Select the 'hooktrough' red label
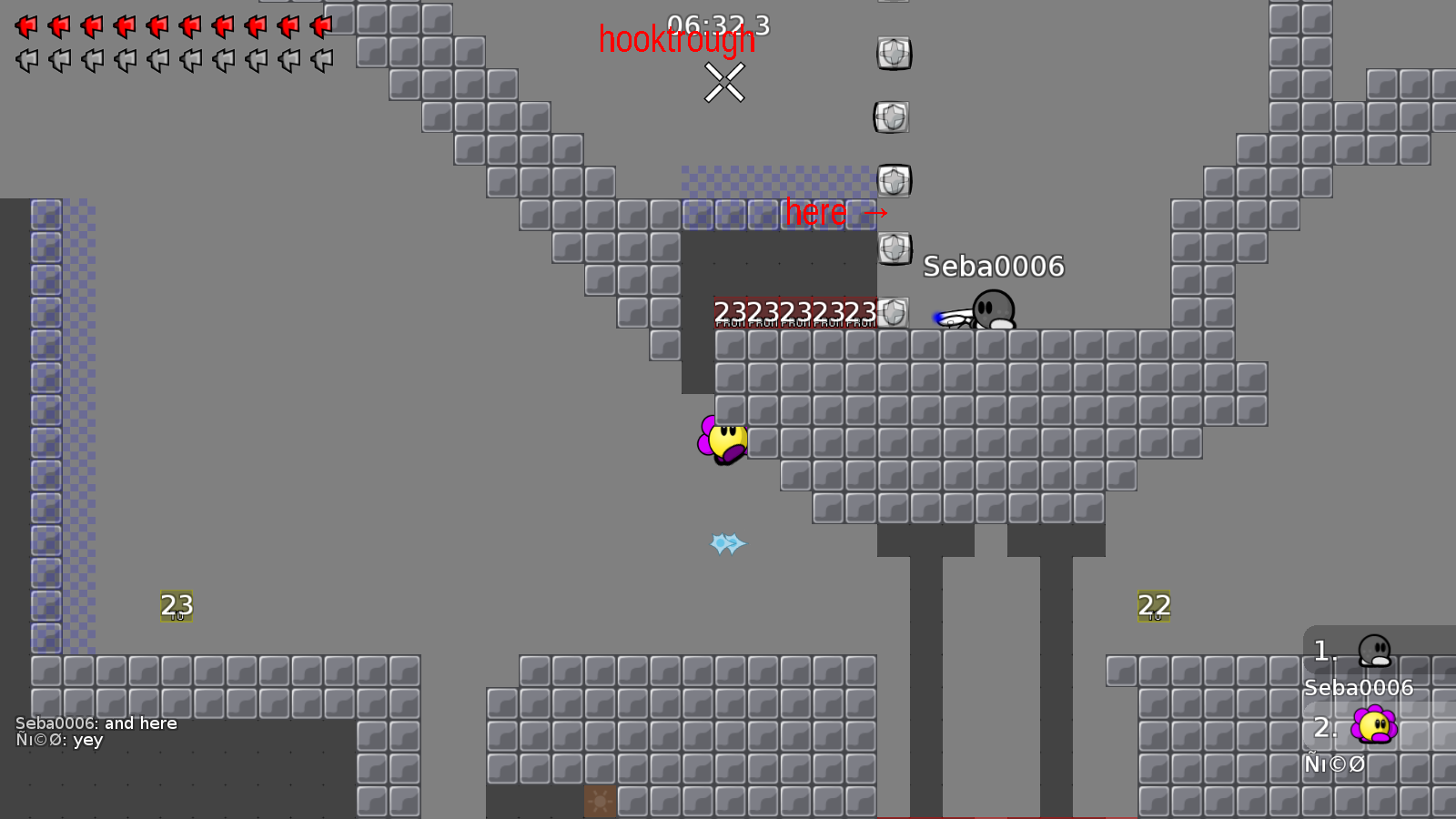Image resolution: width=1456 pixels, height=819 pixels. (677, 41)
